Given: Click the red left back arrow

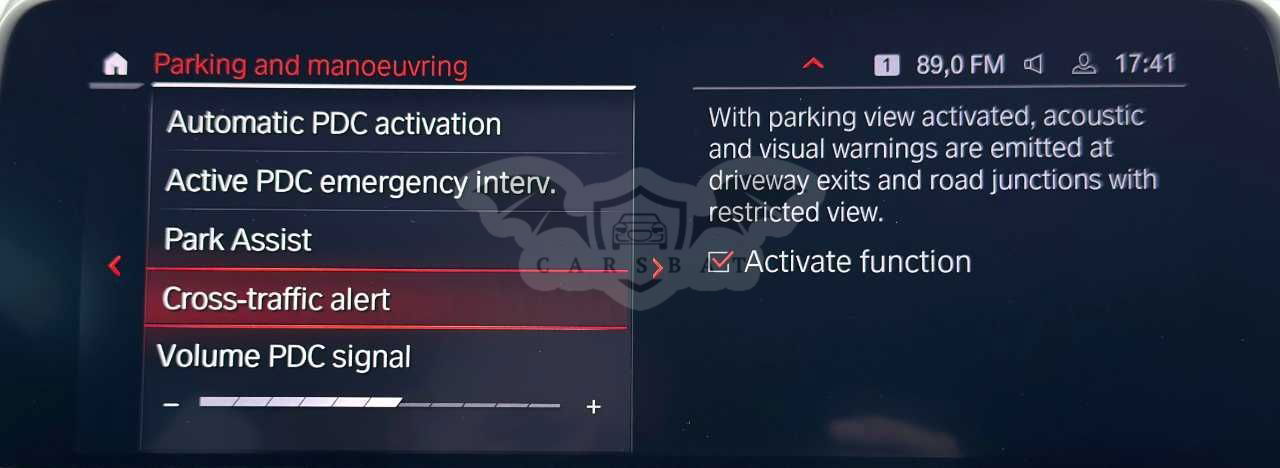Looking at the screenshot, I should (x=115, y=266).
